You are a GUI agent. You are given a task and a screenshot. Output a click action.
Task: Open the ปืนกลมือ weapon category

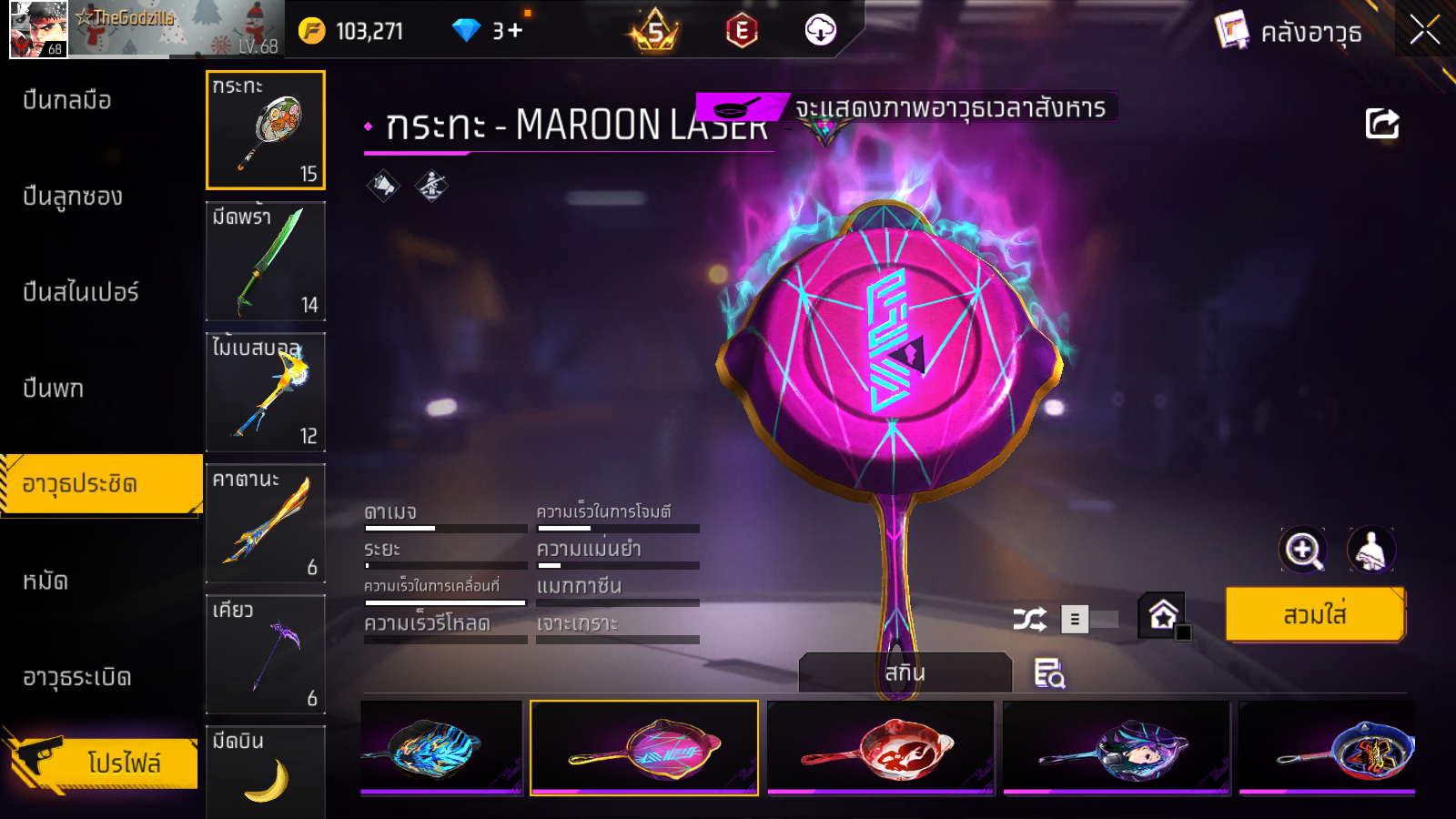click(67, 100)
